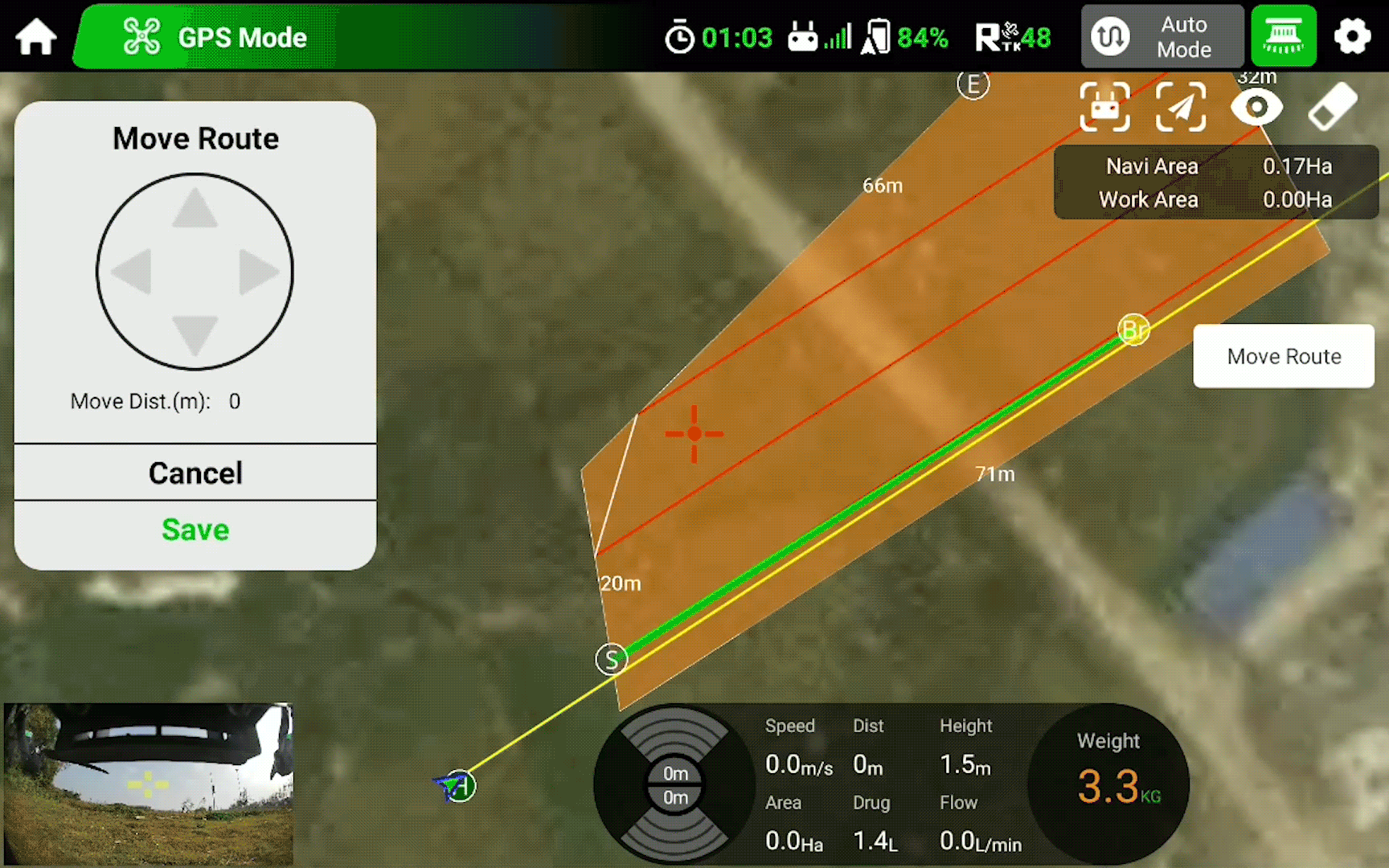Image resolution: width=1389 pixels, height=868 pixels.
Task: Move the route up with the arrow
Action: (195, 209)
